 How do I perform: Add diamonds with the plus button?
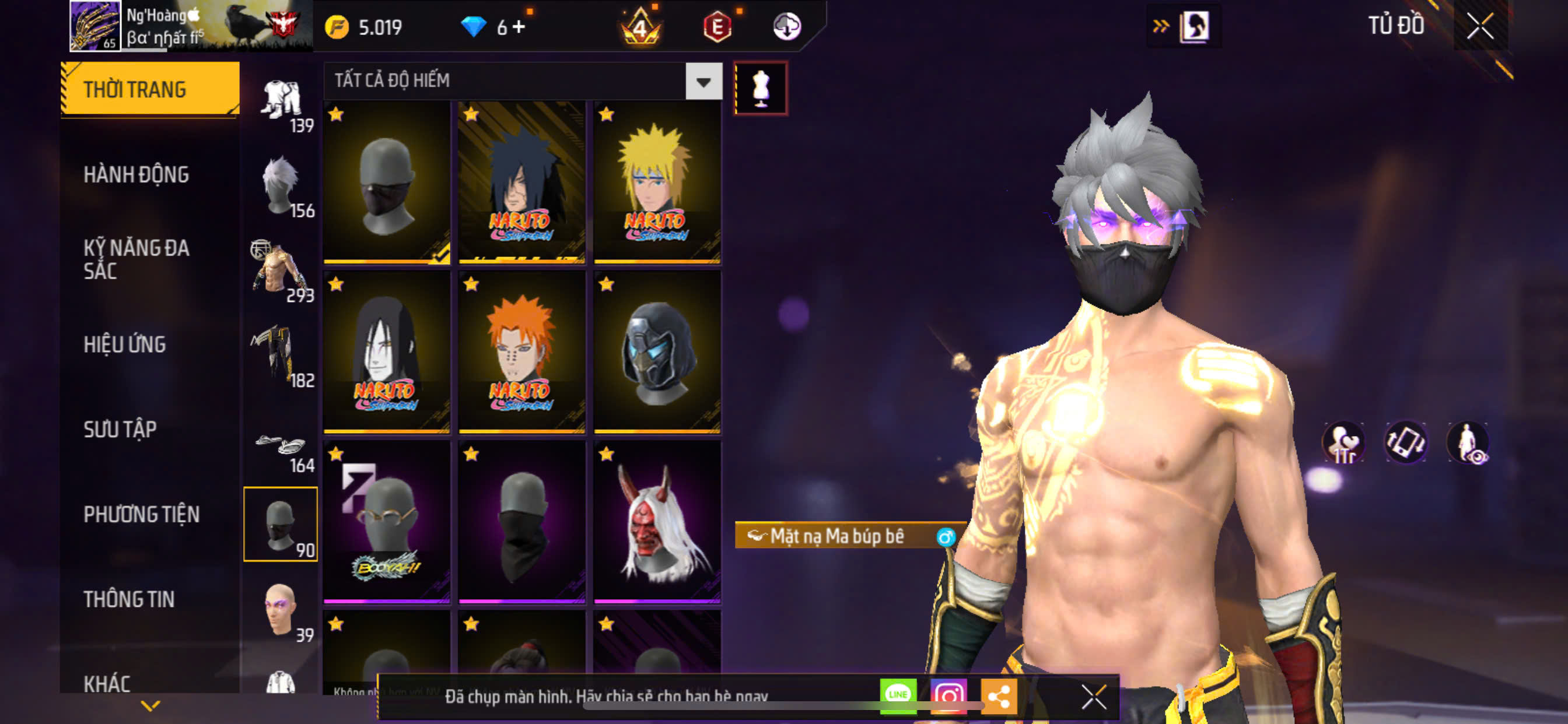pyautogui.click(x=519, y=27)
